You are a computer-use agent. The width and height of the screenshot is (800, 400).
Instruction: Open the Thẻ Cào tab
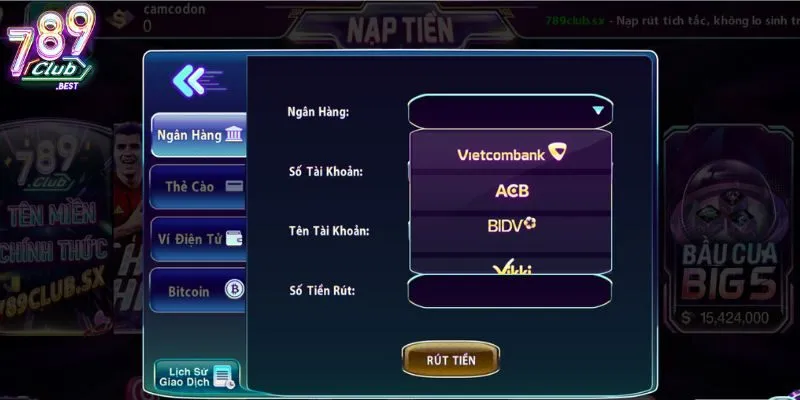[x=198, y=186]
